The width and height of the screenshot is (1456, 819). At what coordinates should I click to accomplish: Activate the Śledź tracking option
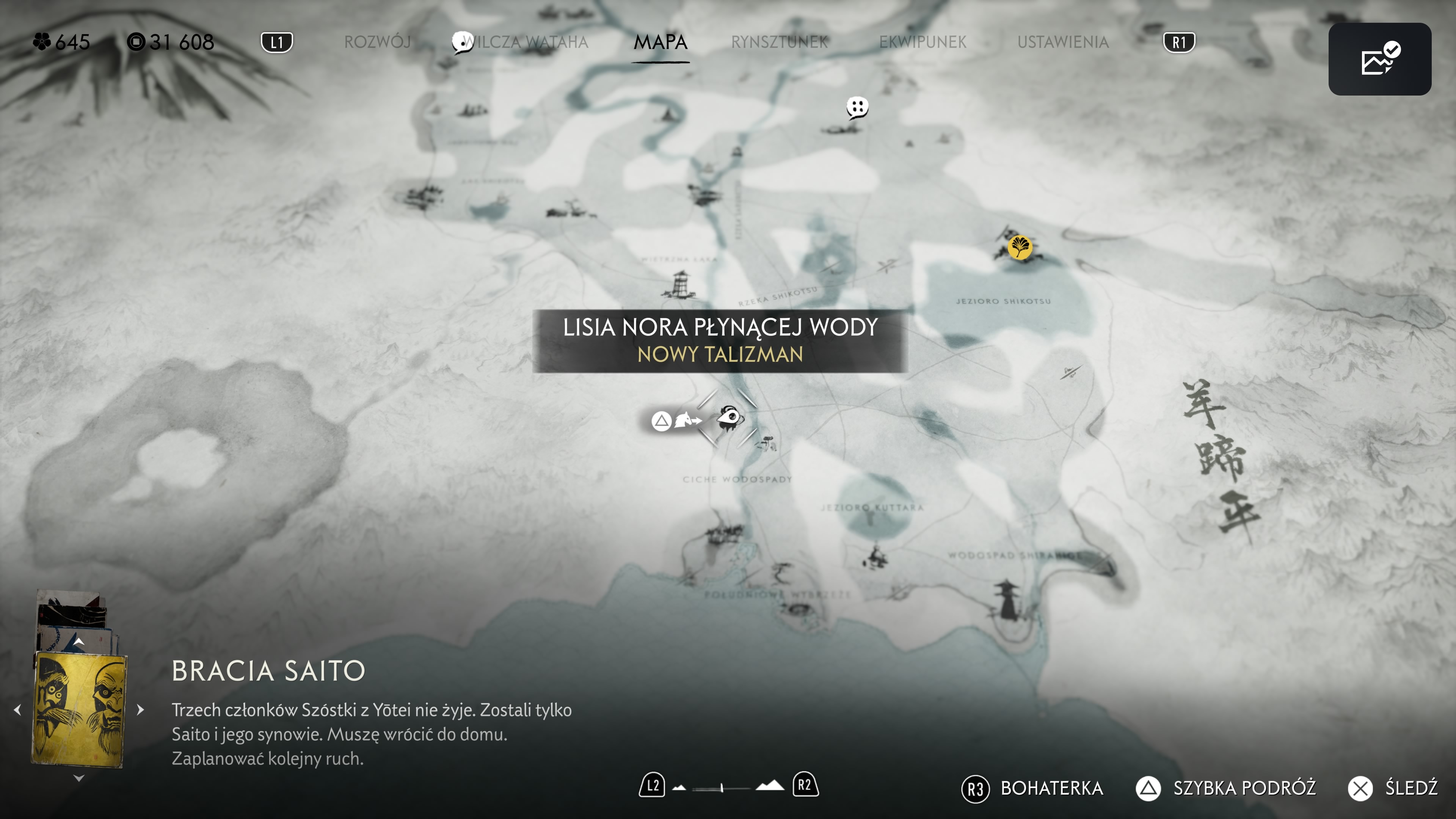(x=1393, y=788)
